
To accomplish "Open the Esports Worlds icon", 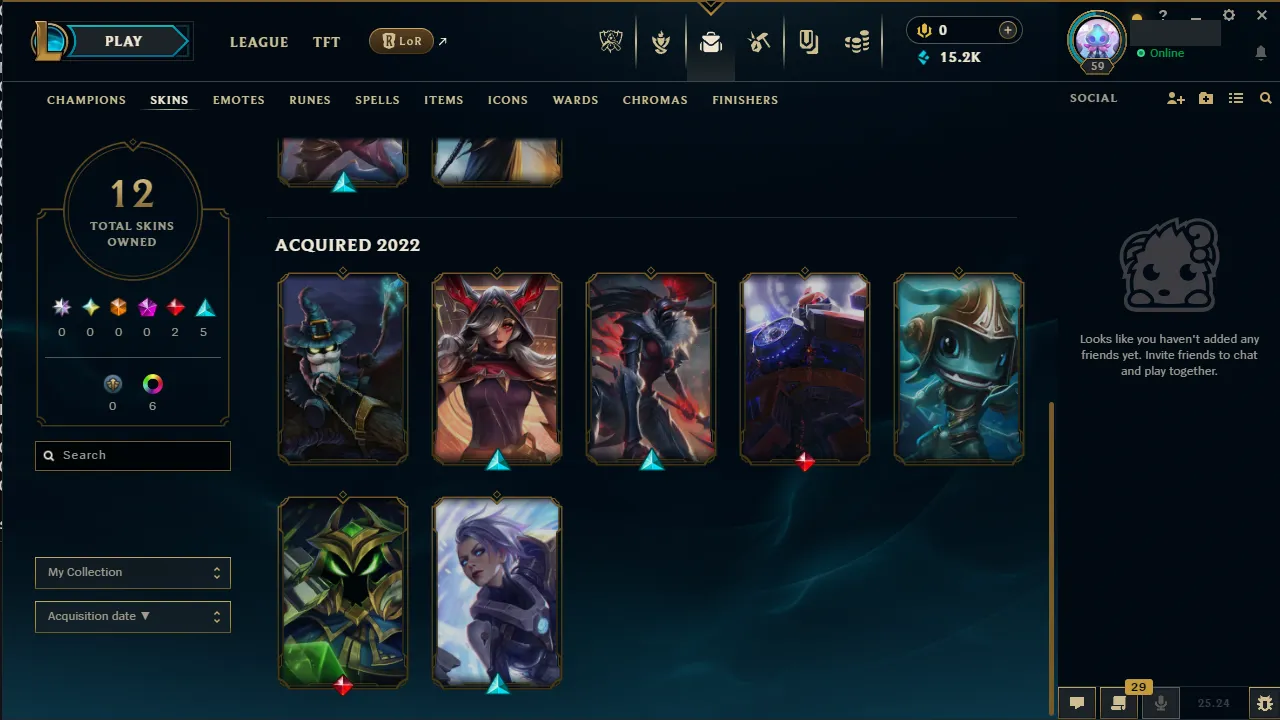I will click(611, 42).
